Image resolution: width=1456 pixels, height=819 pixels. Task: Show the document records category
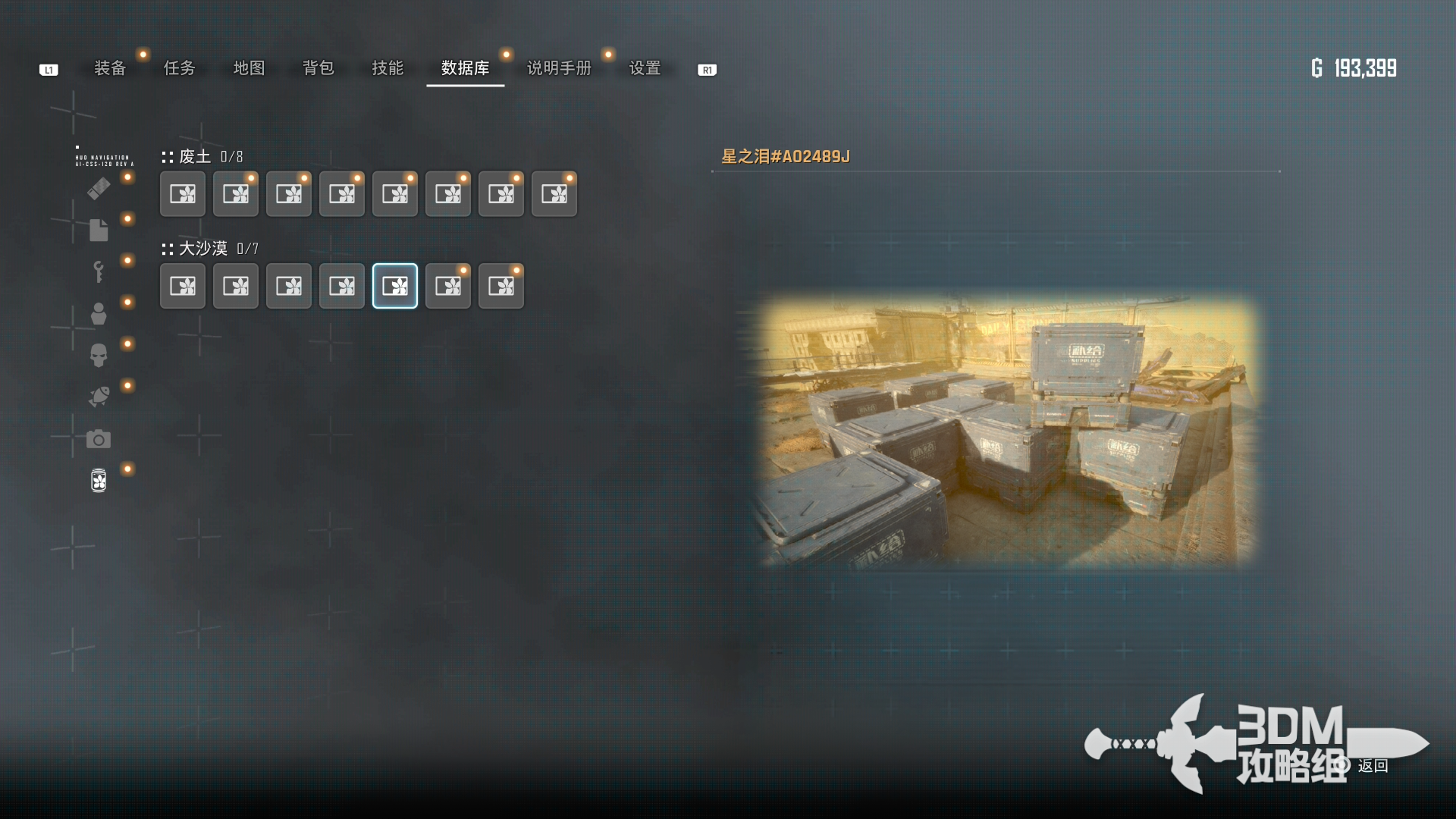pos(99,230)
